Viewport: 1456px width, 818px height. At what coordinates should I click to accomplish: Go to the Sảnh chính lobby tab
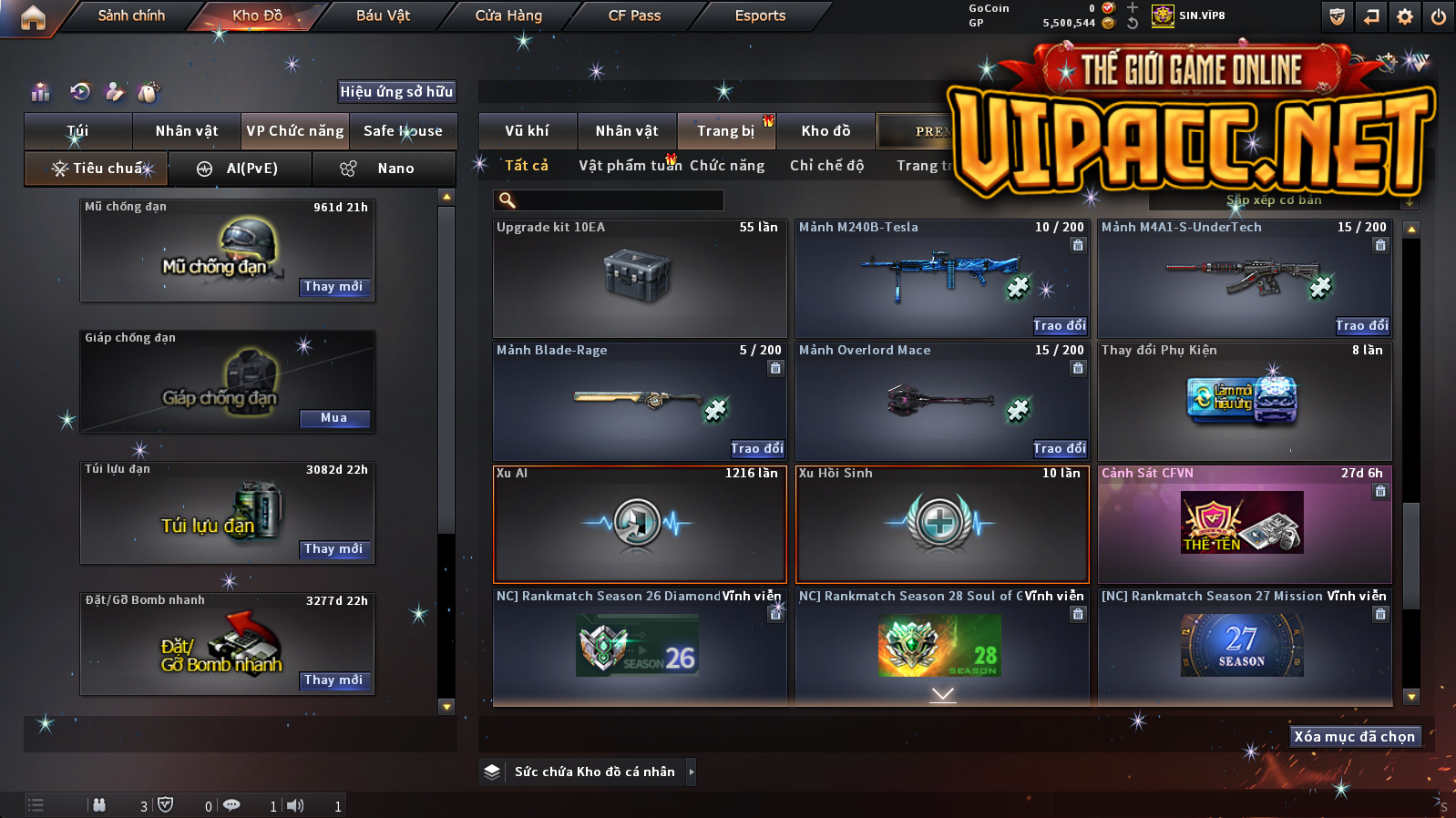click(x=131, y=15)
